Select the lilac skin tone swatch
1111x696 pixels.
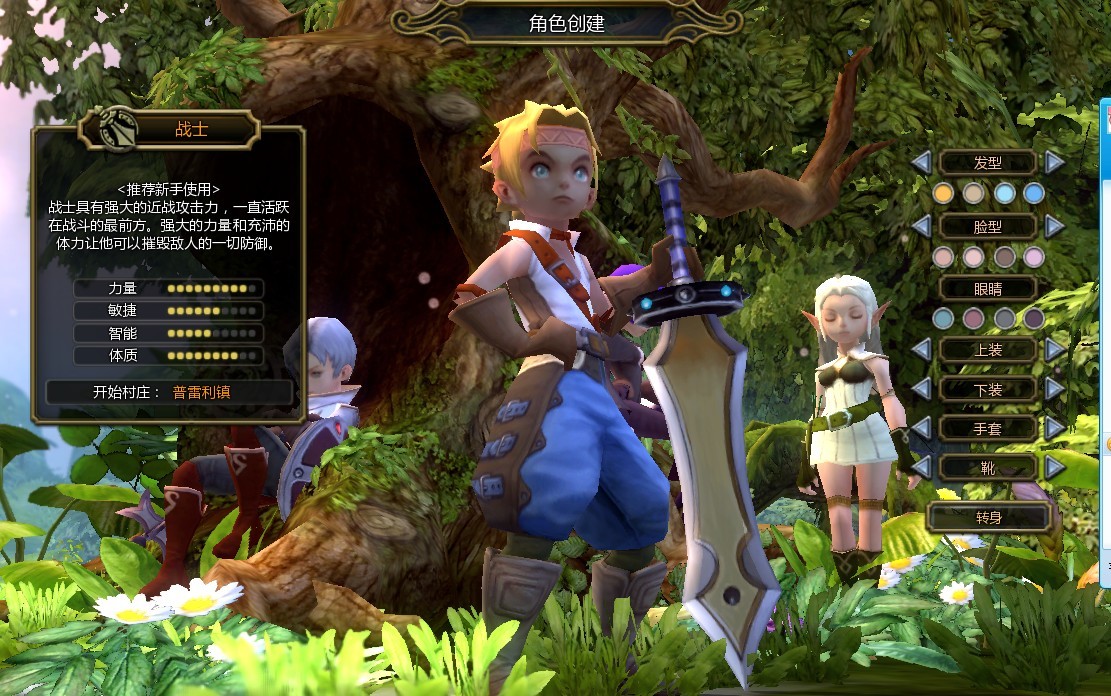tap(1034, 257)
